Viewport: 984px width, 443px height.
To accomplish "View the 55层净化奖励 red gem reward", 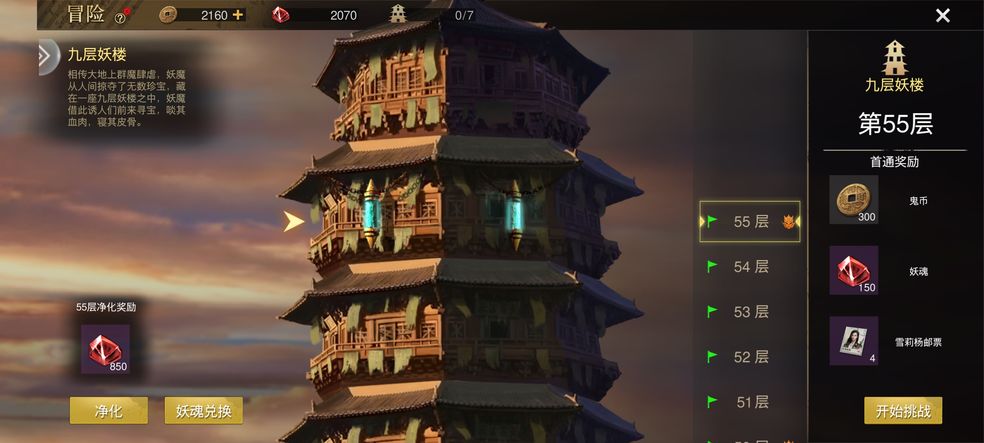I will click(x=105, y=349).
